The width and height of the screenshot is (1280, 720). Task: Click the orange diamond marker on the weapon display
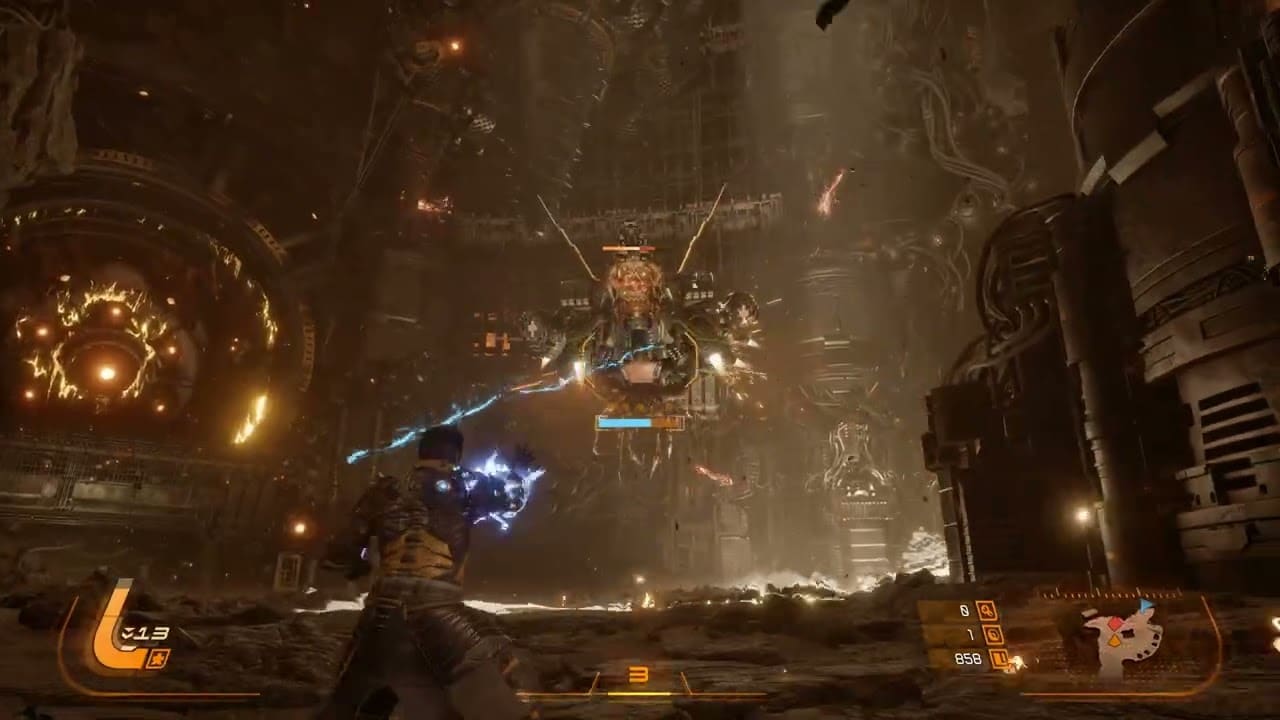1115,640
